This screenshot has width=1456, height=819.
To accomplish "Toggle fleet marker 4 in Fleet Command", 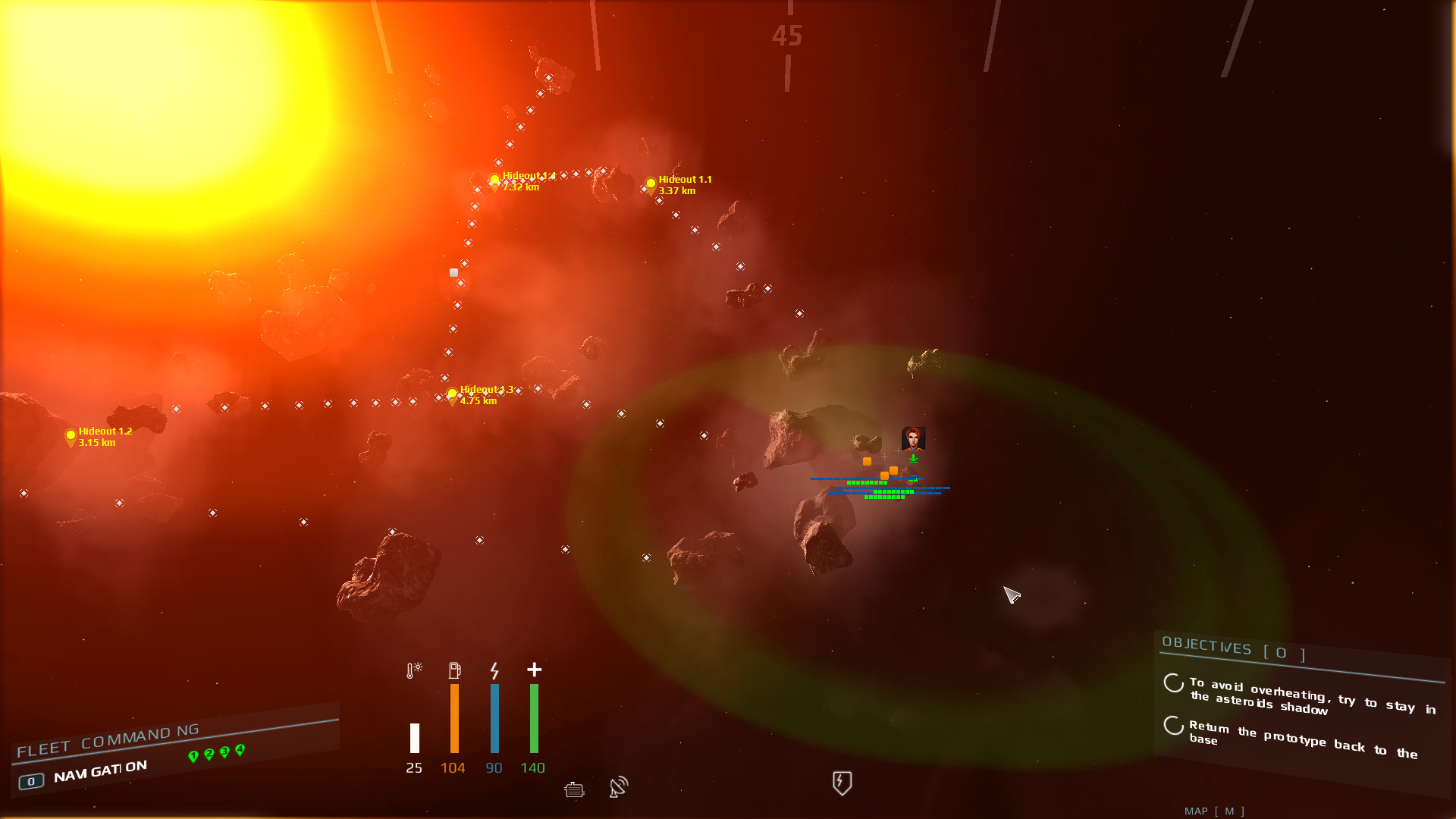I will pyautogui.click(x=240, y=748).
